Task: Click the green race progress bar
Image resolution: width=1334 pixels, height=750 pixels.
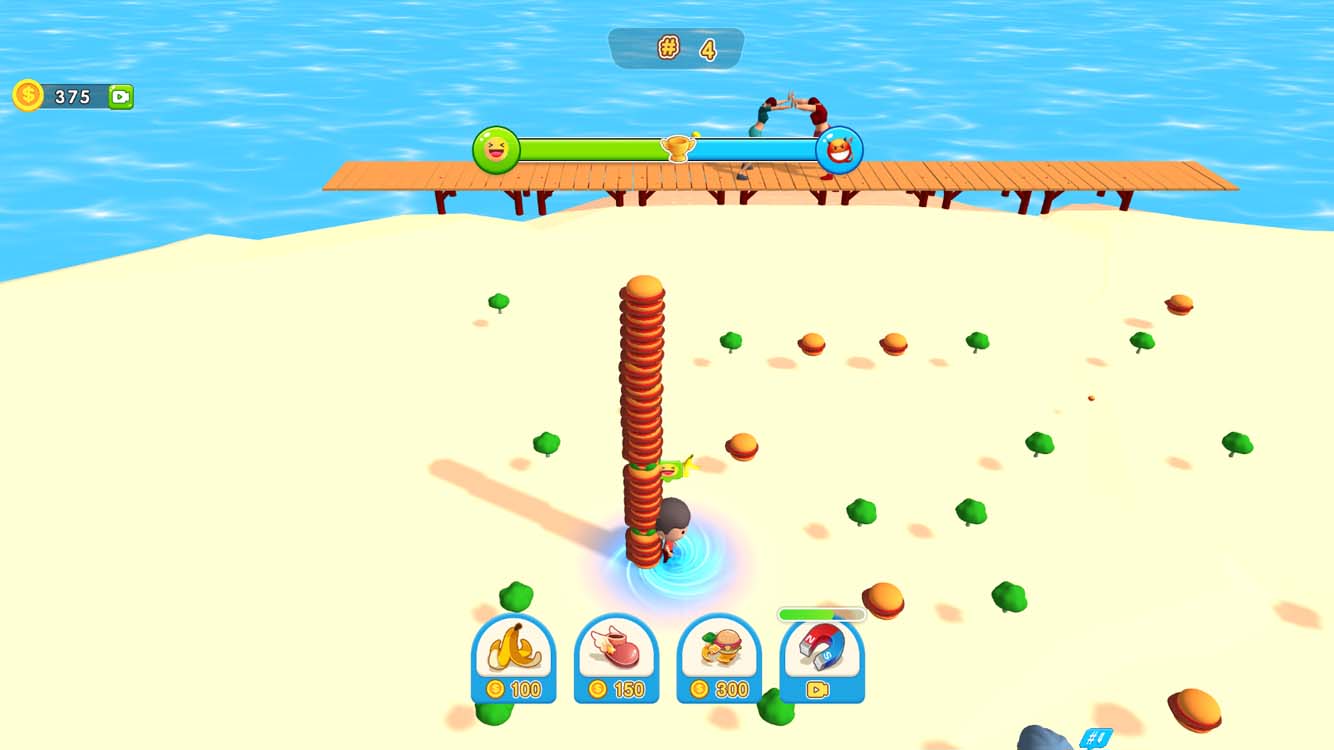Action: click(x=590, y=148)
